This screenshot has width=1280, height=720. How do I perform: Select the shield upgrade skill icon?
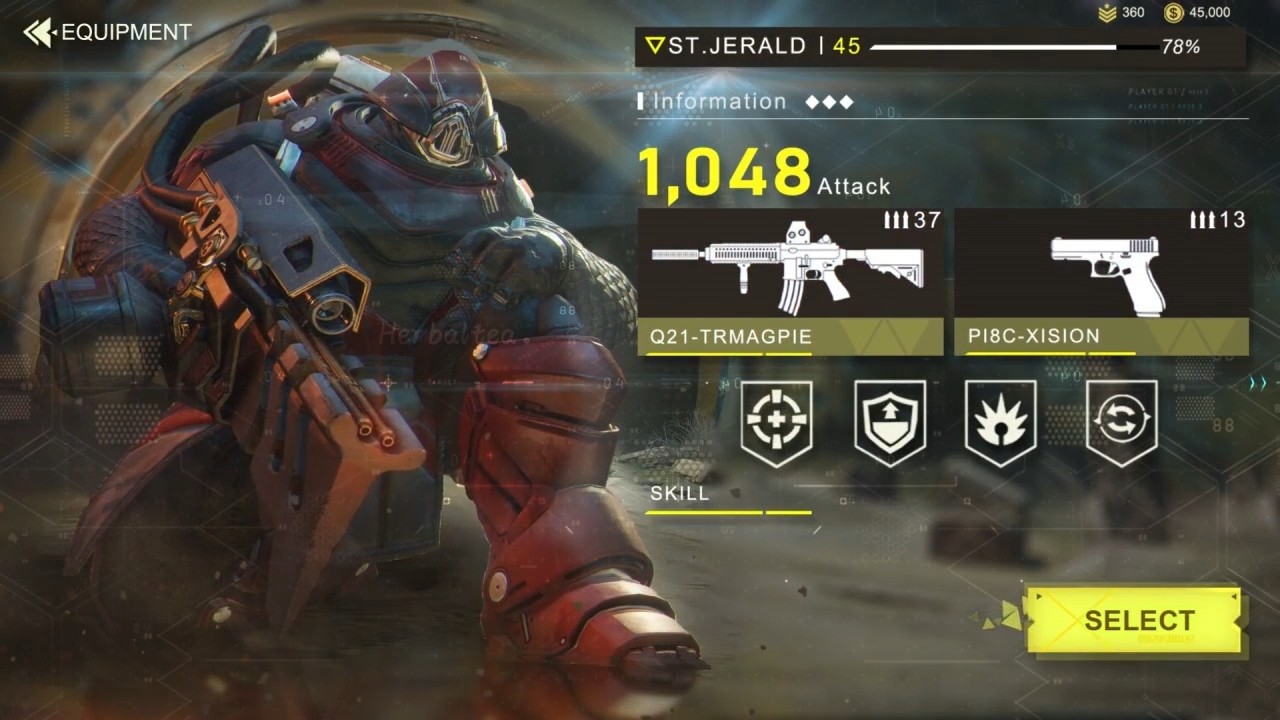pos(890,422)
